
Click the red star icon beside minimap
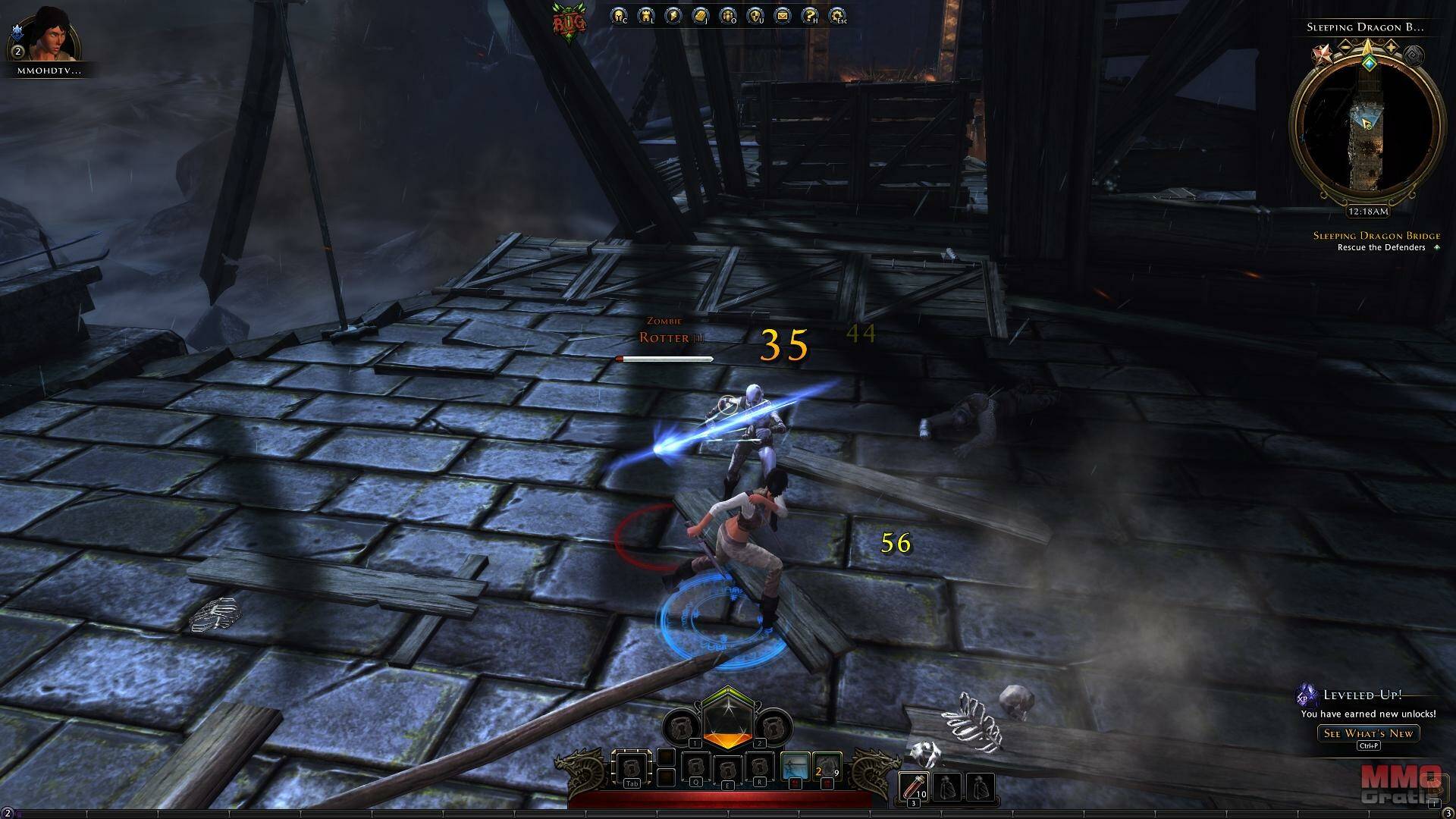tap(1322, 55)
